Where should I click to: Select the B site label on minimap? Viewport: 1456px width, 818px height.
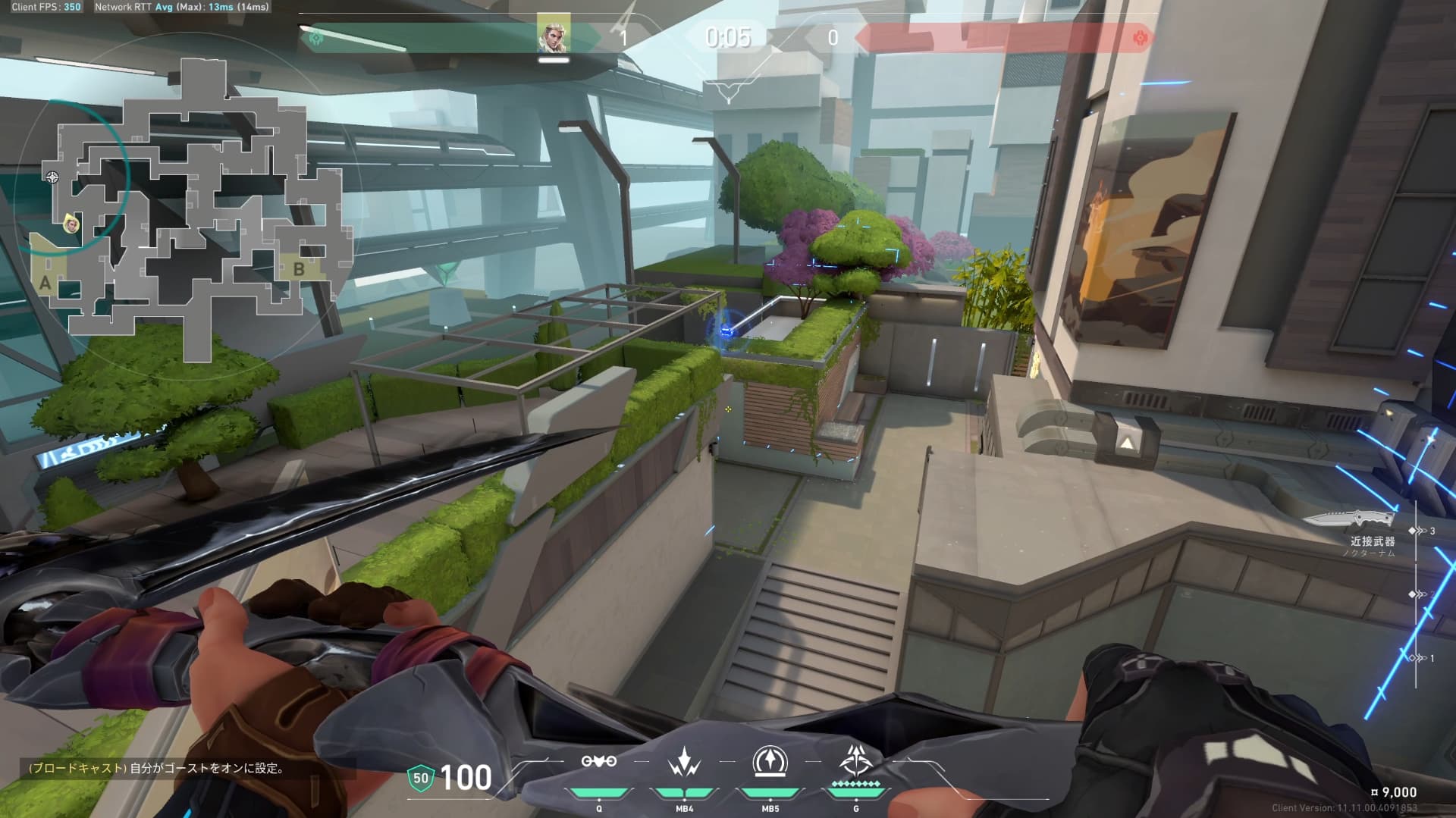[x=299, y=269]
